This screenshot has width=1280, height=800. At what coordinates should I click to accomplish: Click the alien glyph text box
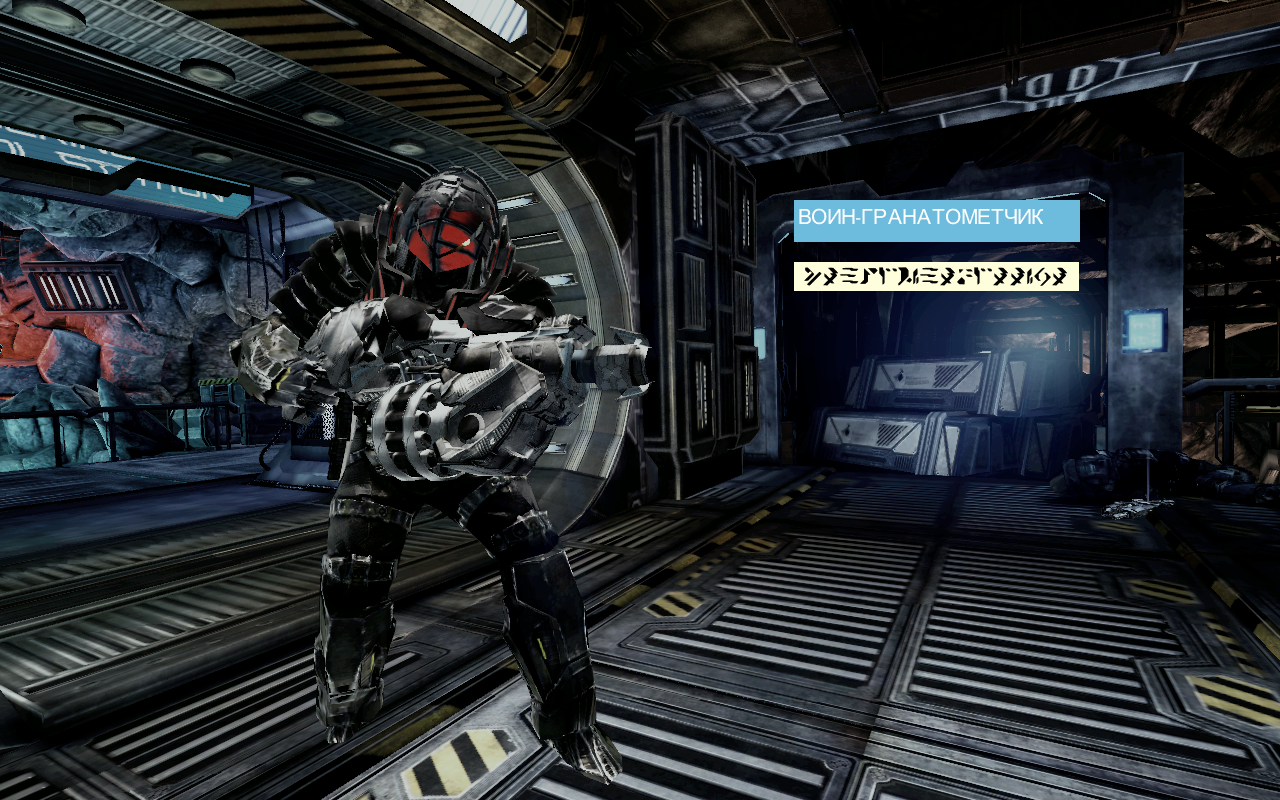point(936,276)
